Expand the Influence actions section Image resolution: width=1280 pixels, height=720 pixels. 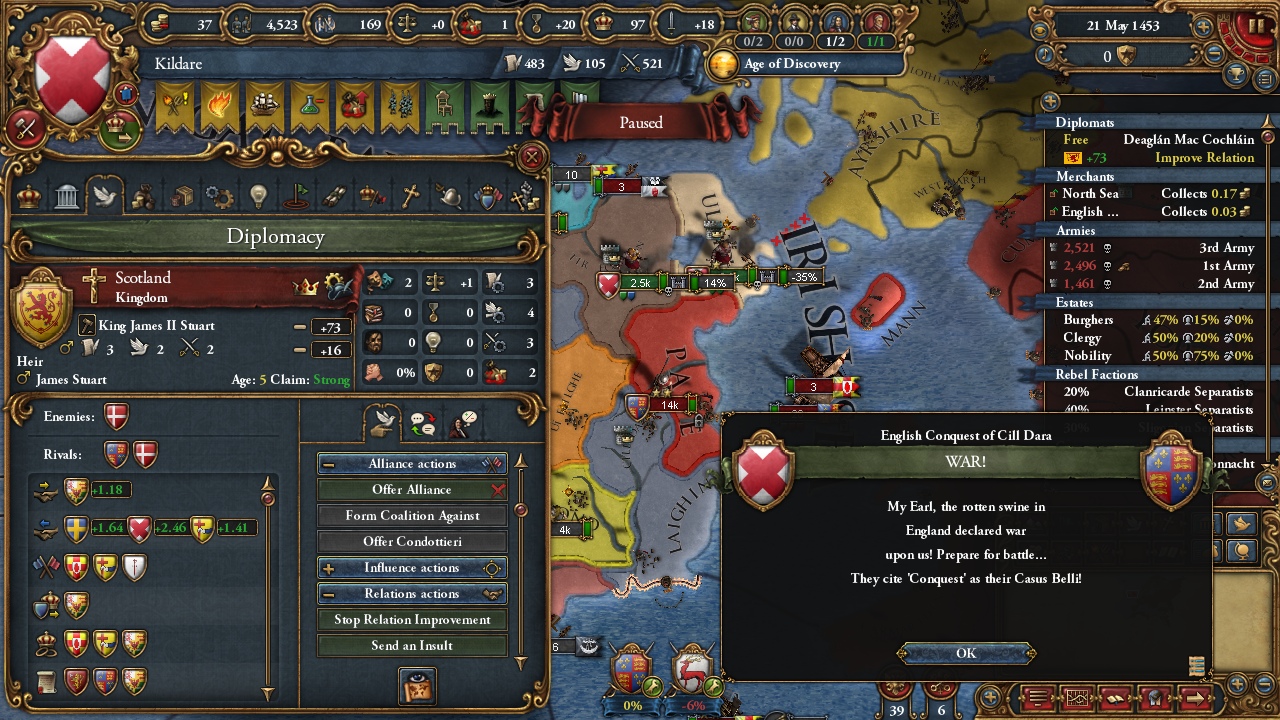coord(329,568)
